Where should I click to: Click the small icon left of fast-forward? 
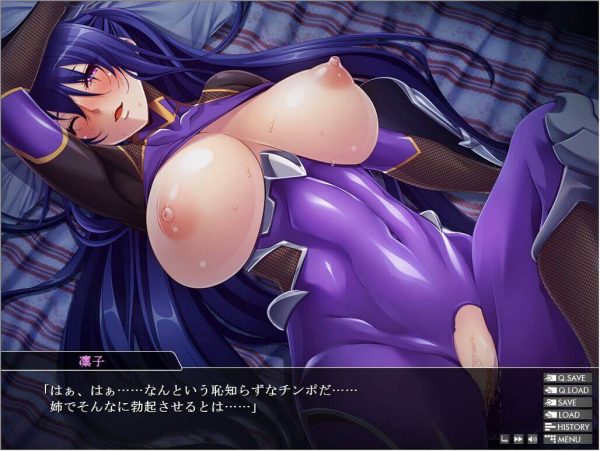(x=505, y=438)
